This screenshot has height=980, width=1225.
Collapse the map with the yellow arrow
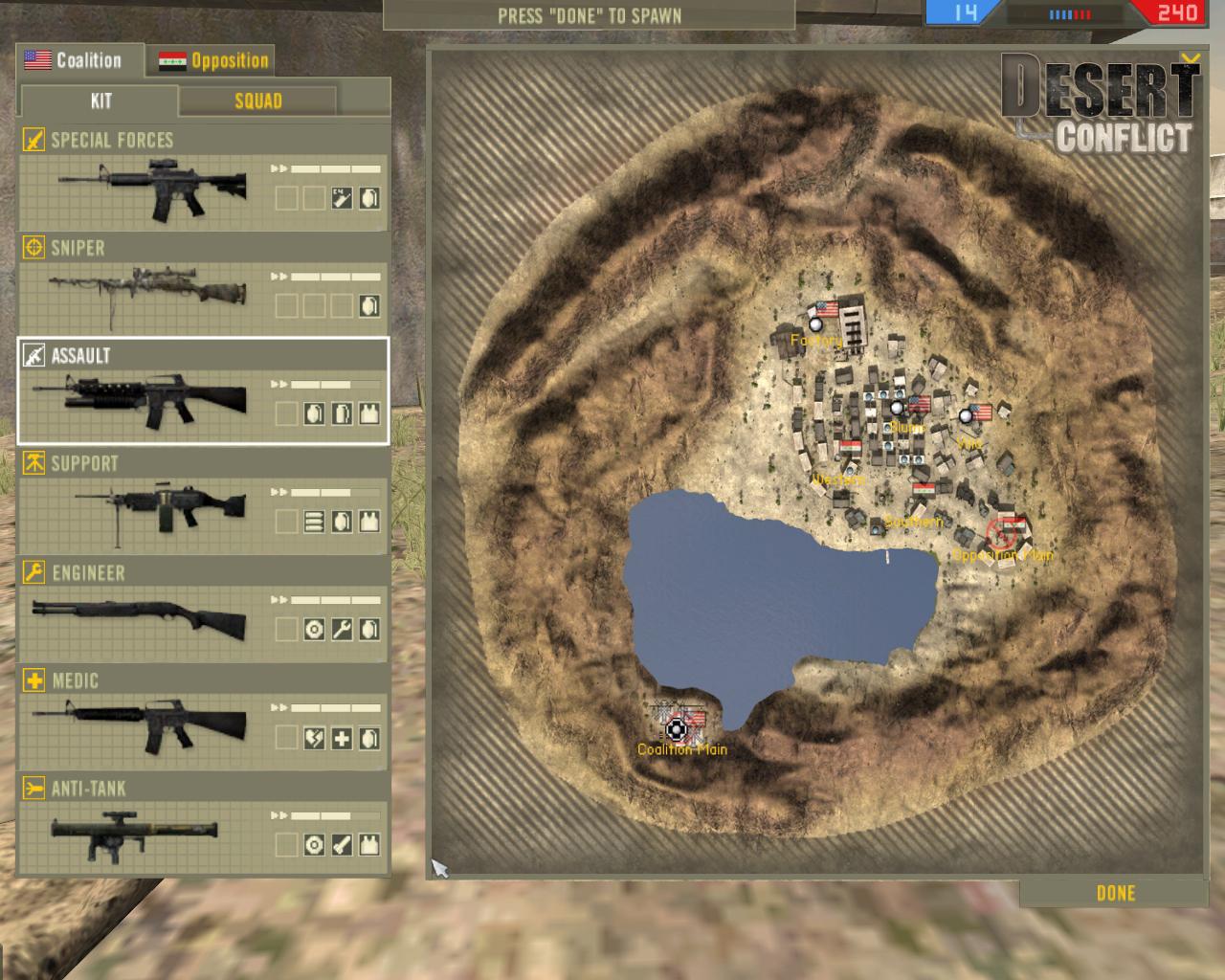click(1190, 60)
